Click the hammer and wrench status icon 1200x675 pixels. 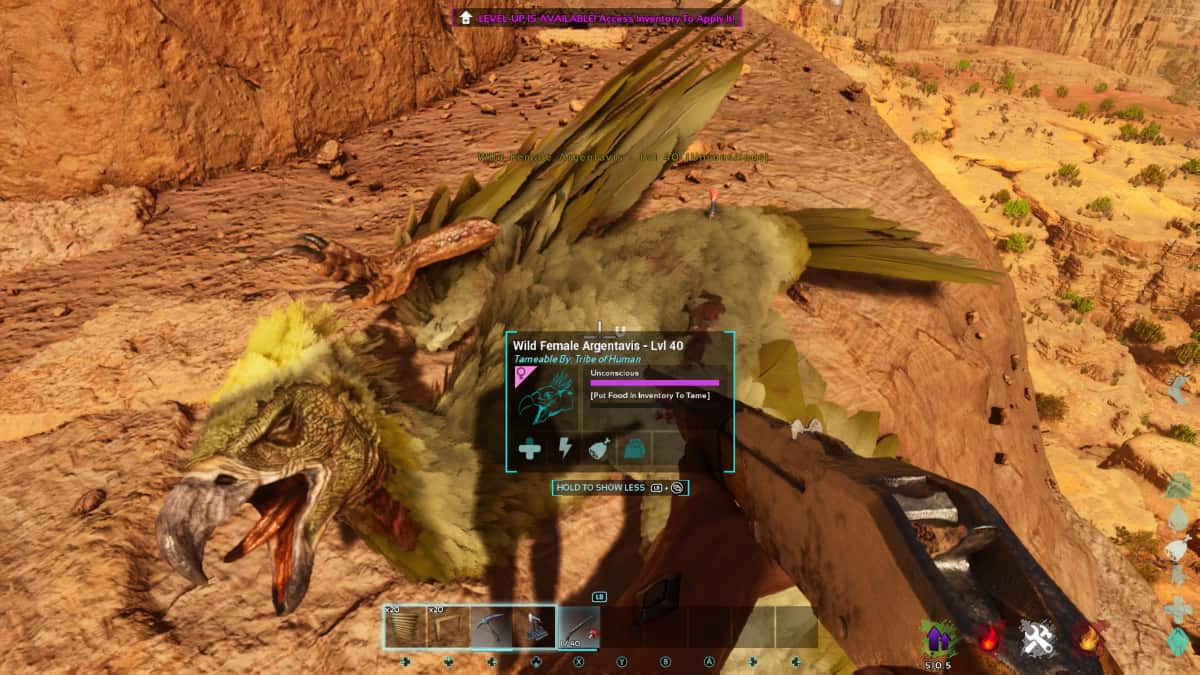(x=1038, y=637)
